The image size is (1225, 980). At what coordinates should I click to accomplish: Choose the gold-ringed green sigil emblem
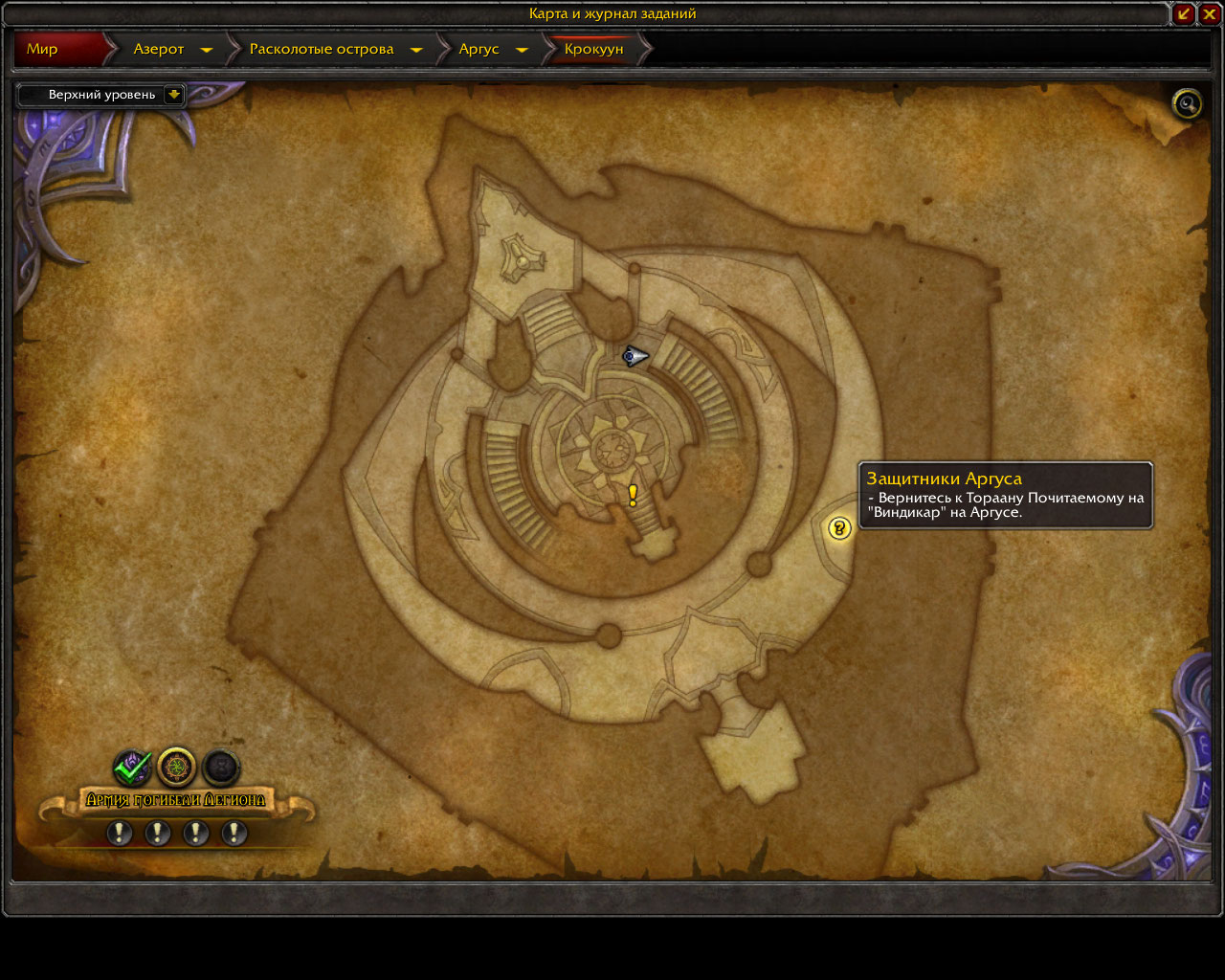177,768
